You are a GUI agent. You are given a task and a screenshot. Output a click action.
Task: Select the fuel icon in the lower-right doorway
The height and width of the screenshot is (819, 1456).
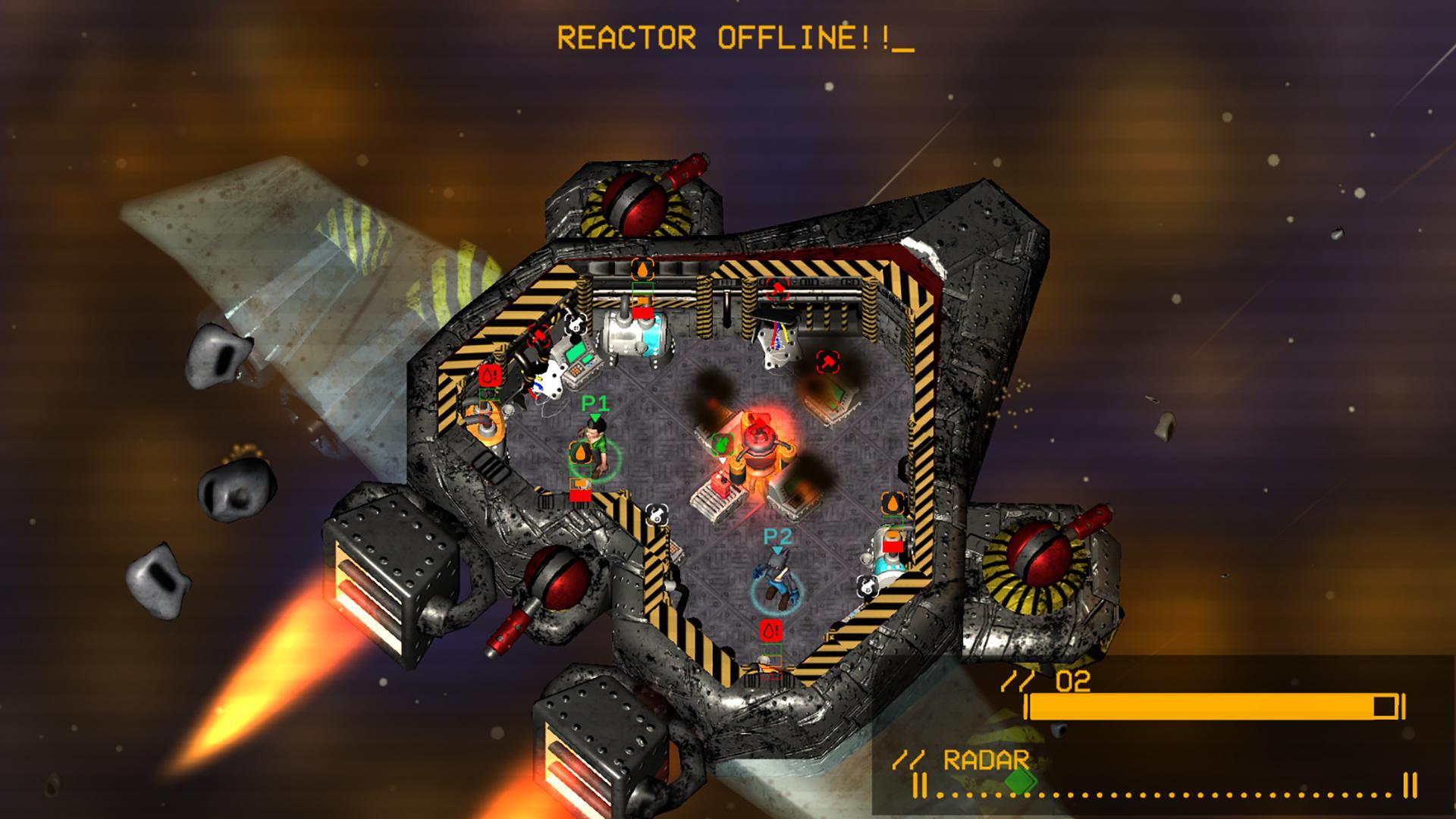[x=891, y=502]
